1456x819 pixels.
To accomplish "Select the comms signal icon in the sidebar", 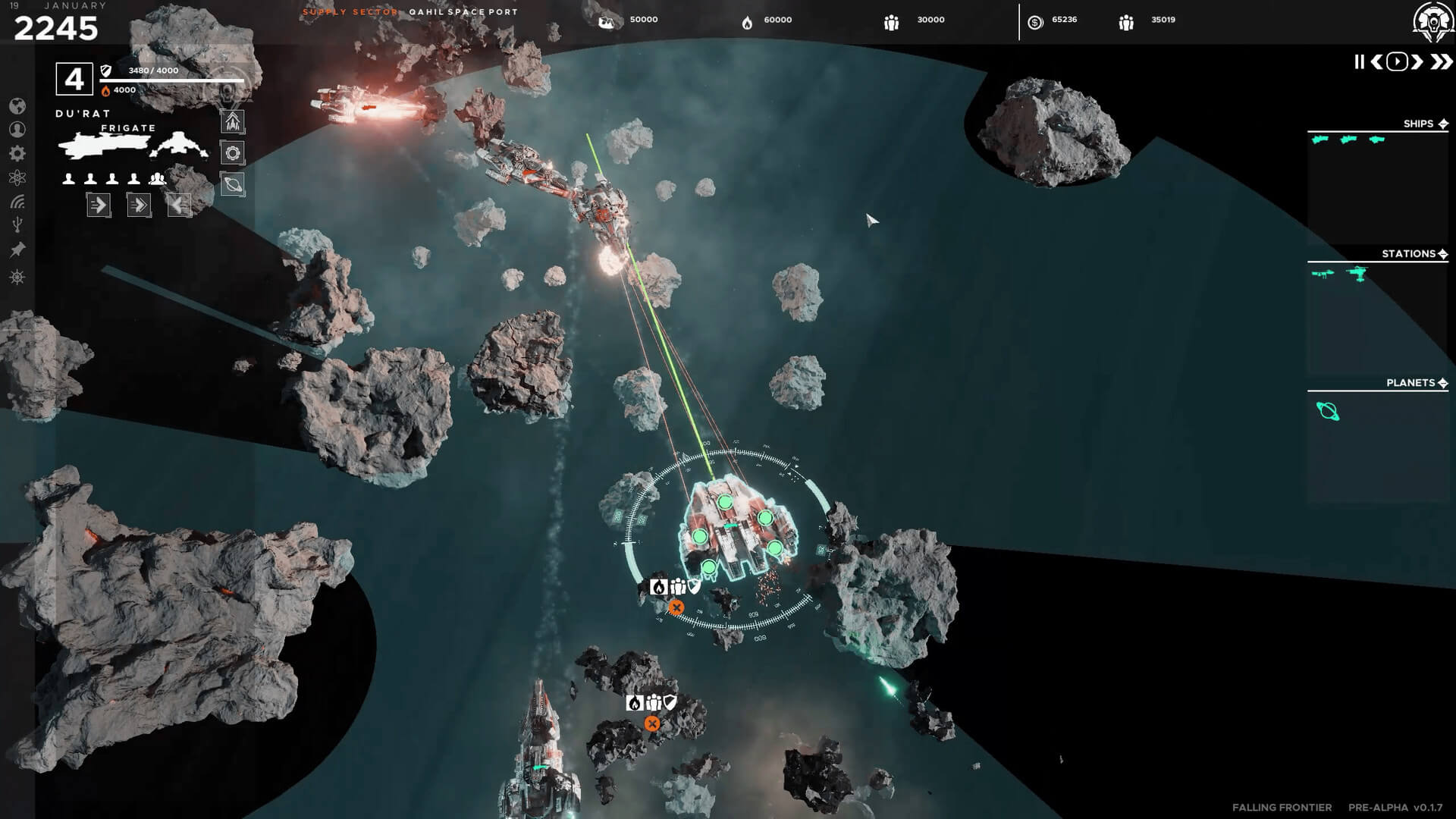I will (x=17, y=201).
